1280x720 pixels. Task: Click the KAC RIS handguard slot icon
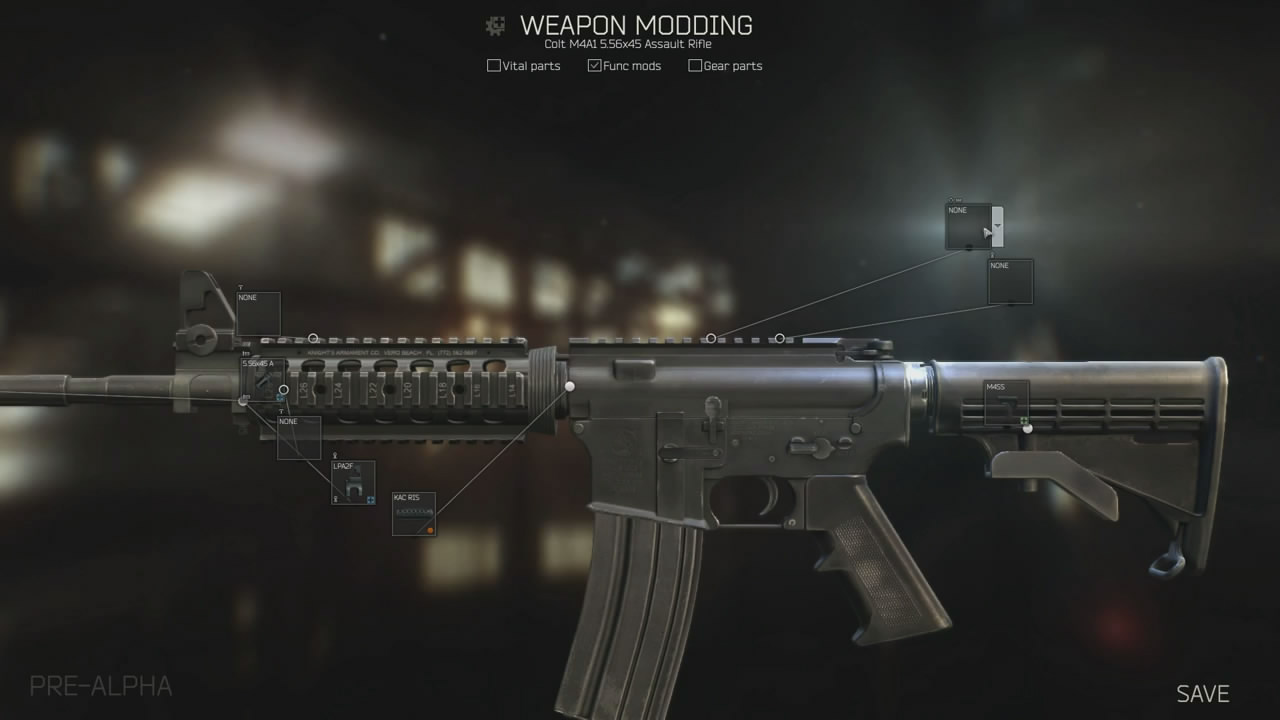(x=413, y=512)
